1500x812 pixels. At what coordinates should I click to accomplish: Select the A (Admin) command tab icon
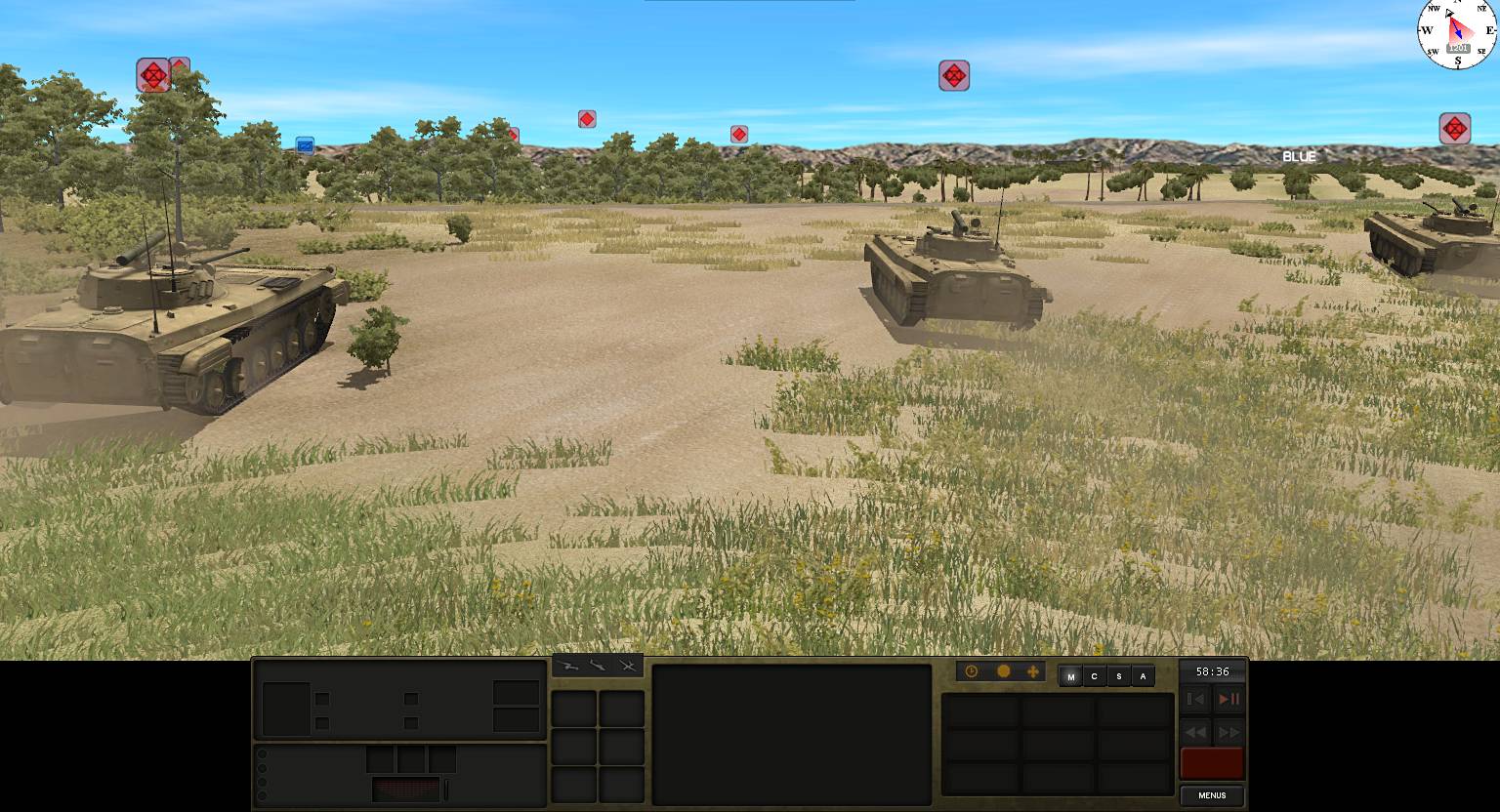tap(1143, 676)
